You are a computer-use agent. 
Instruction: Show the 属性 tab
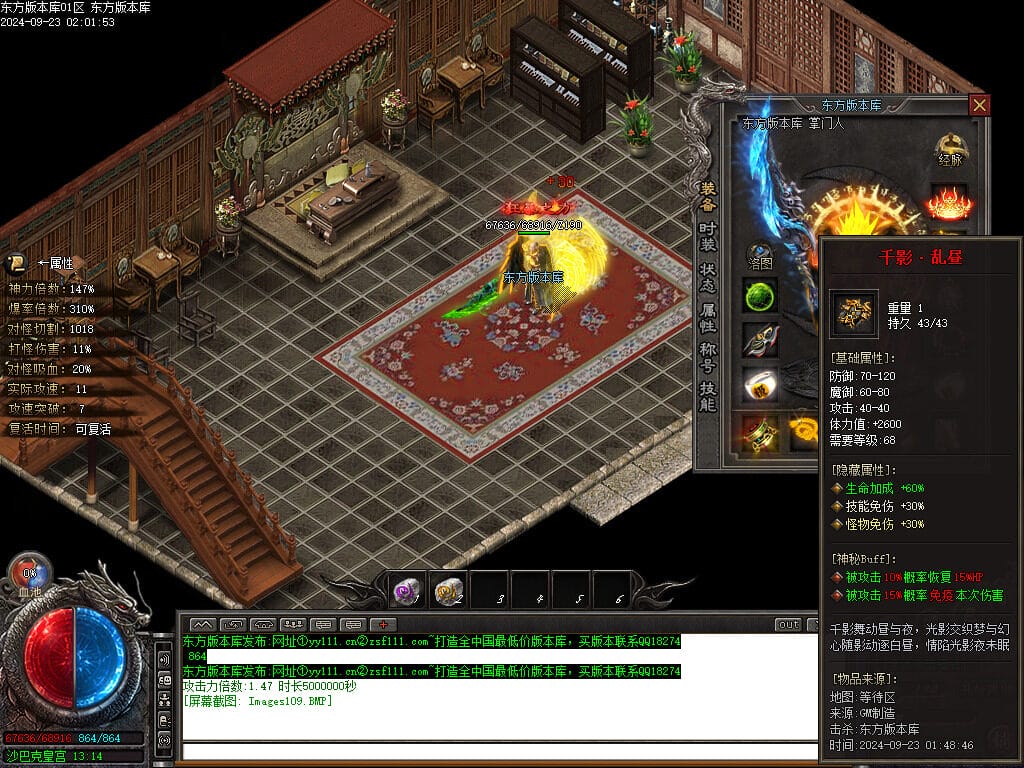coord(708,318)
